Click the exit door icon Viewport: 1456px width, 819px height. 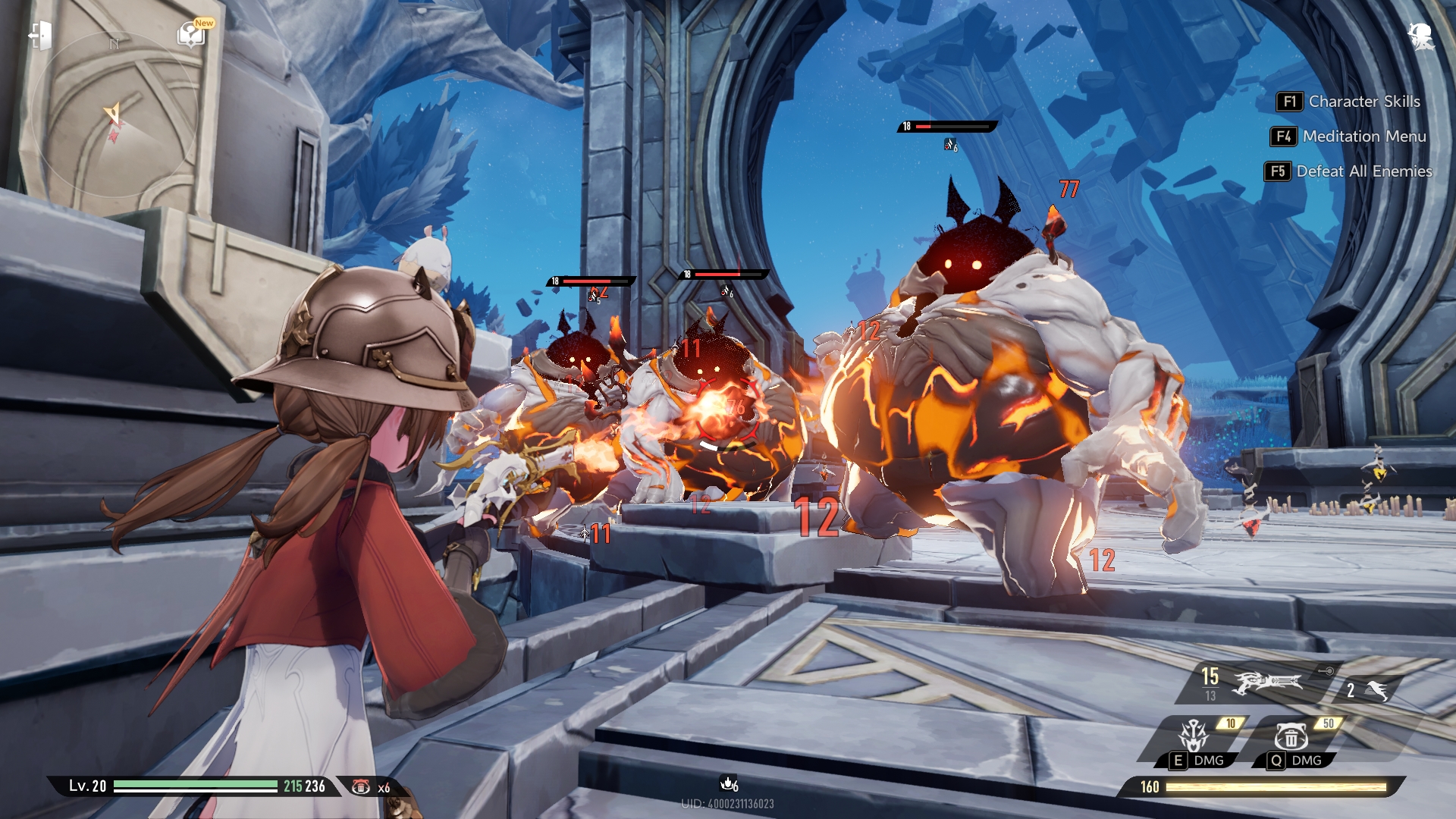click(x=40, y=36)
